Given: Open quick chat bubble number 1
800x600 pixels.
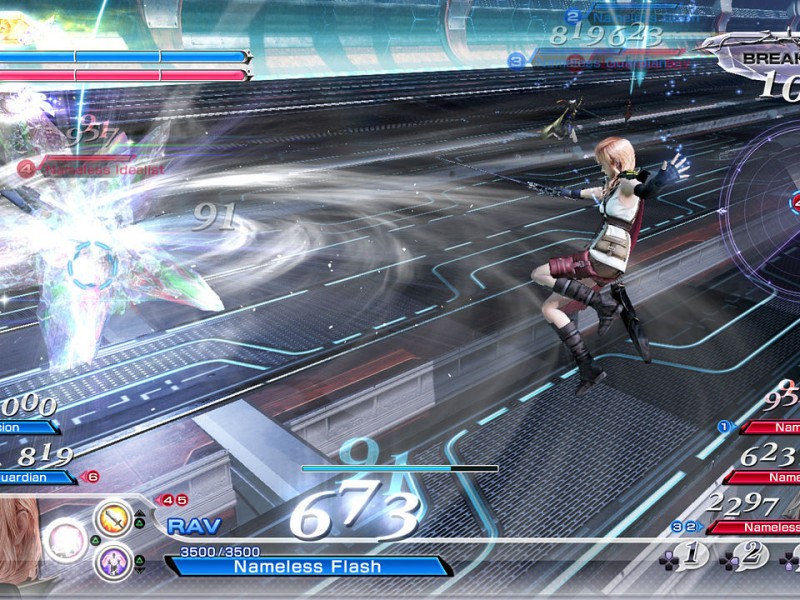Looking at the screenshot, I should tap(691, 553).
